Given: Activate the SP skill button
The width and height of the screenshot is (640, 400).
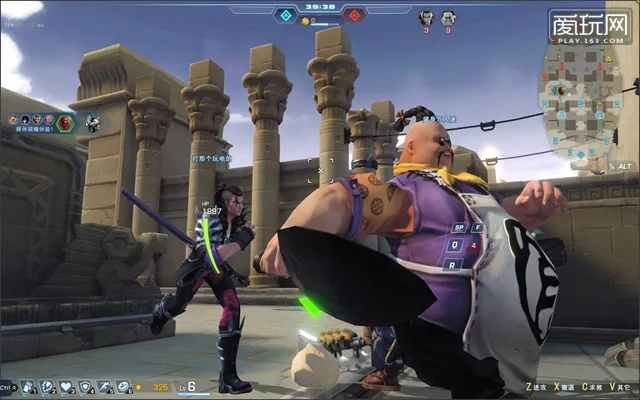Looking at the screenshot, I should 459,227.
